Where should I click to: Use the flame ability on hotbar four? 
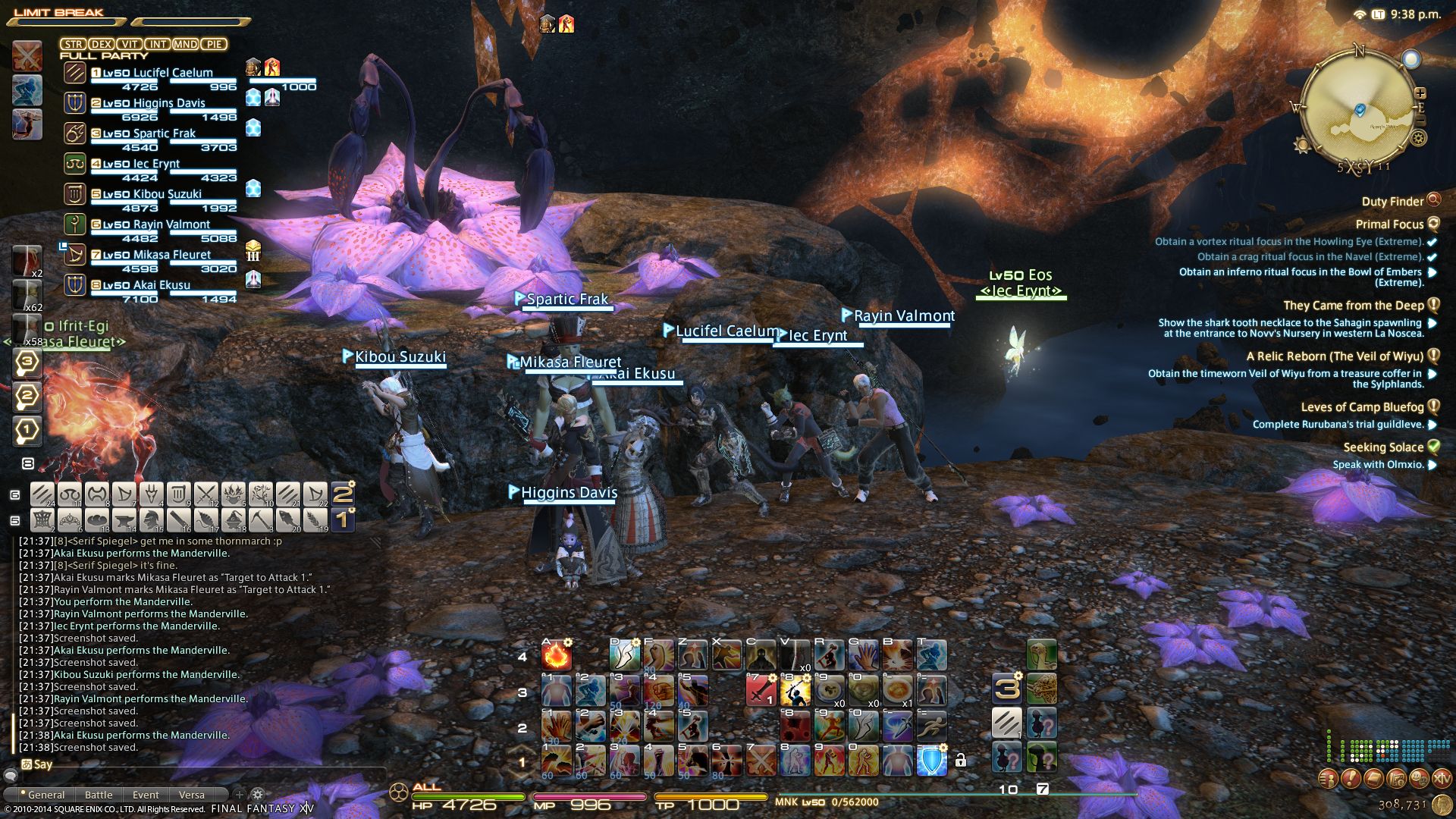click(x=556, y=655)
